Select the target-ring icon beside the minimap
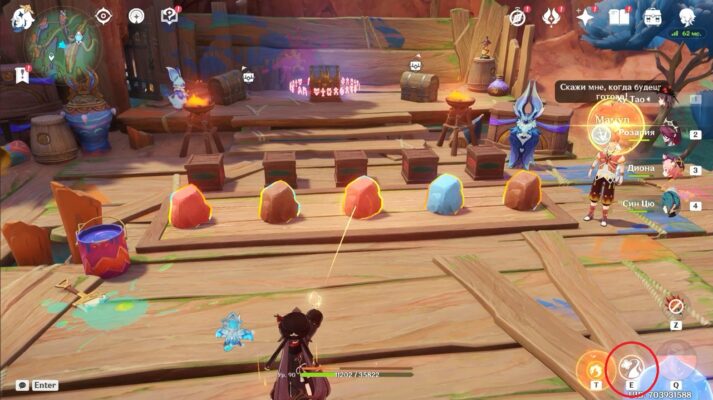Viewport: 713px width, 400px height. [104, 16]
